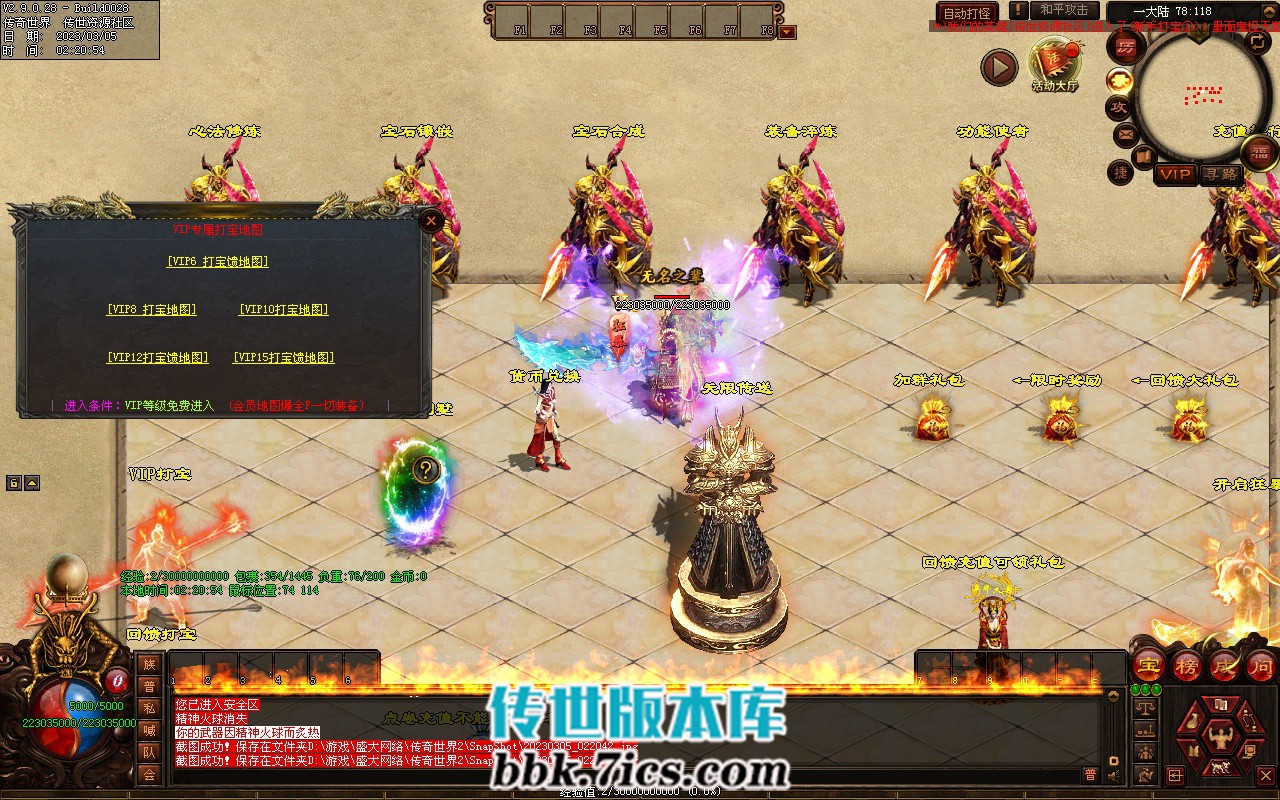This screenshot has width=1280, height=800.
Task: Choose the VIP8 打宝地图 option
Action: coord(152,310)
